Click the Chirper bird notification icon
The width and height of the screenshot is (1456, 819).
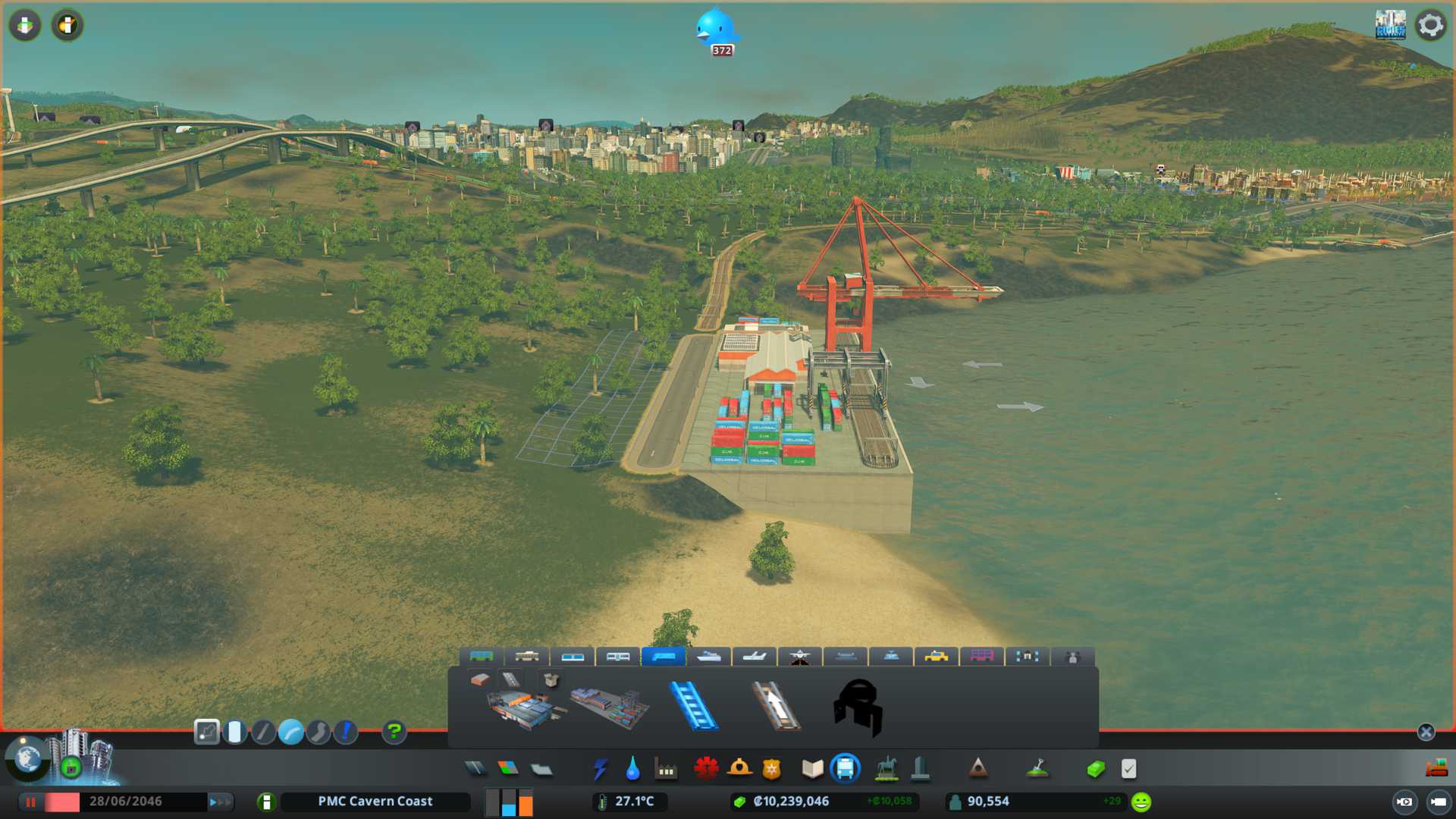point(716,30)
